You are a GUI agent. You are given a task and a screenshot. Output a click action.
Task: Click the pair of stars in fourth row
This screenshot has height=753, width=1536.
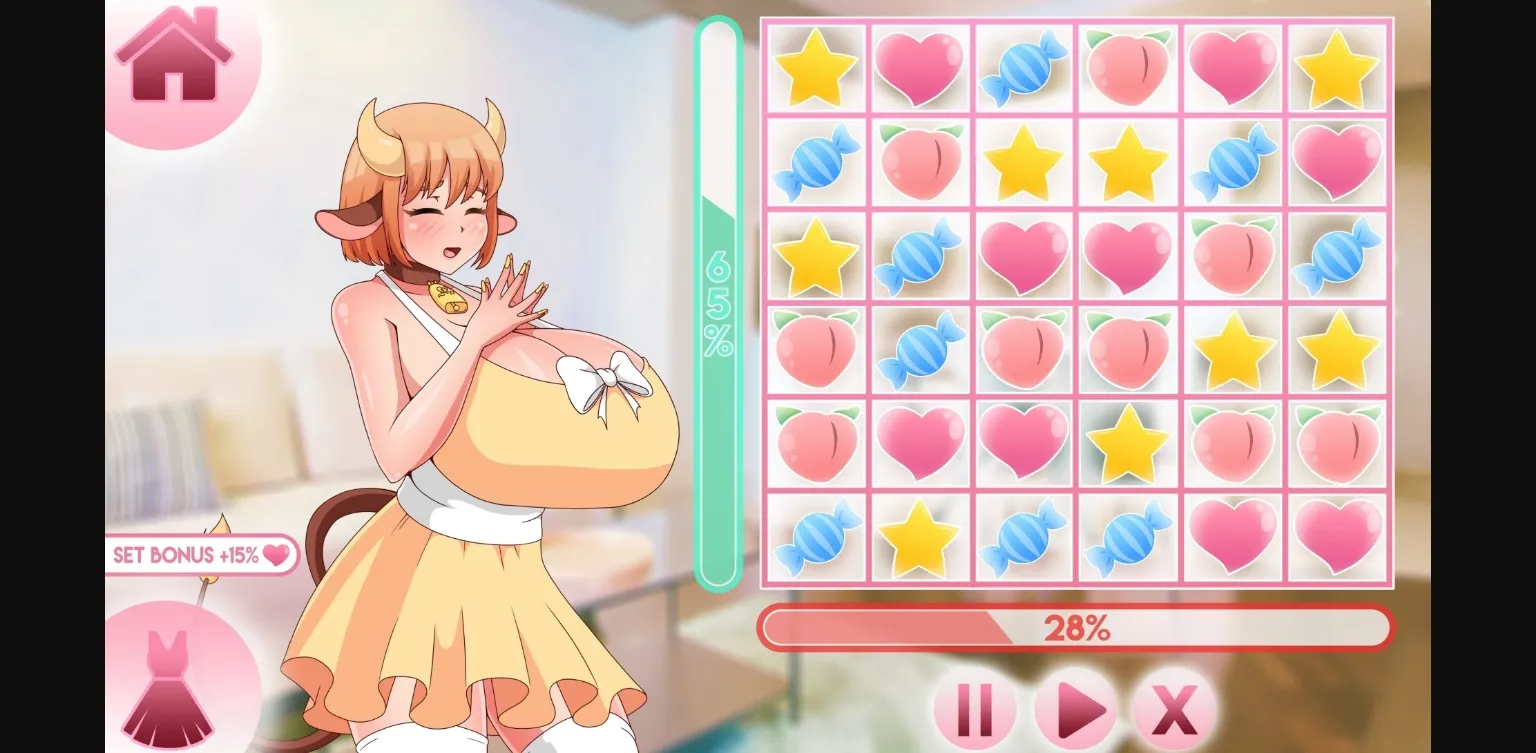1285,352
